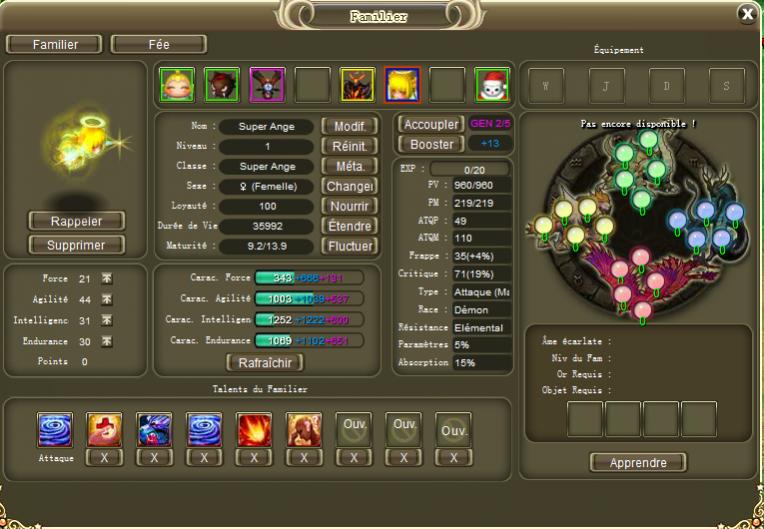
Task: Select the Santa snowman pet portrait
Action: (491, 85)
